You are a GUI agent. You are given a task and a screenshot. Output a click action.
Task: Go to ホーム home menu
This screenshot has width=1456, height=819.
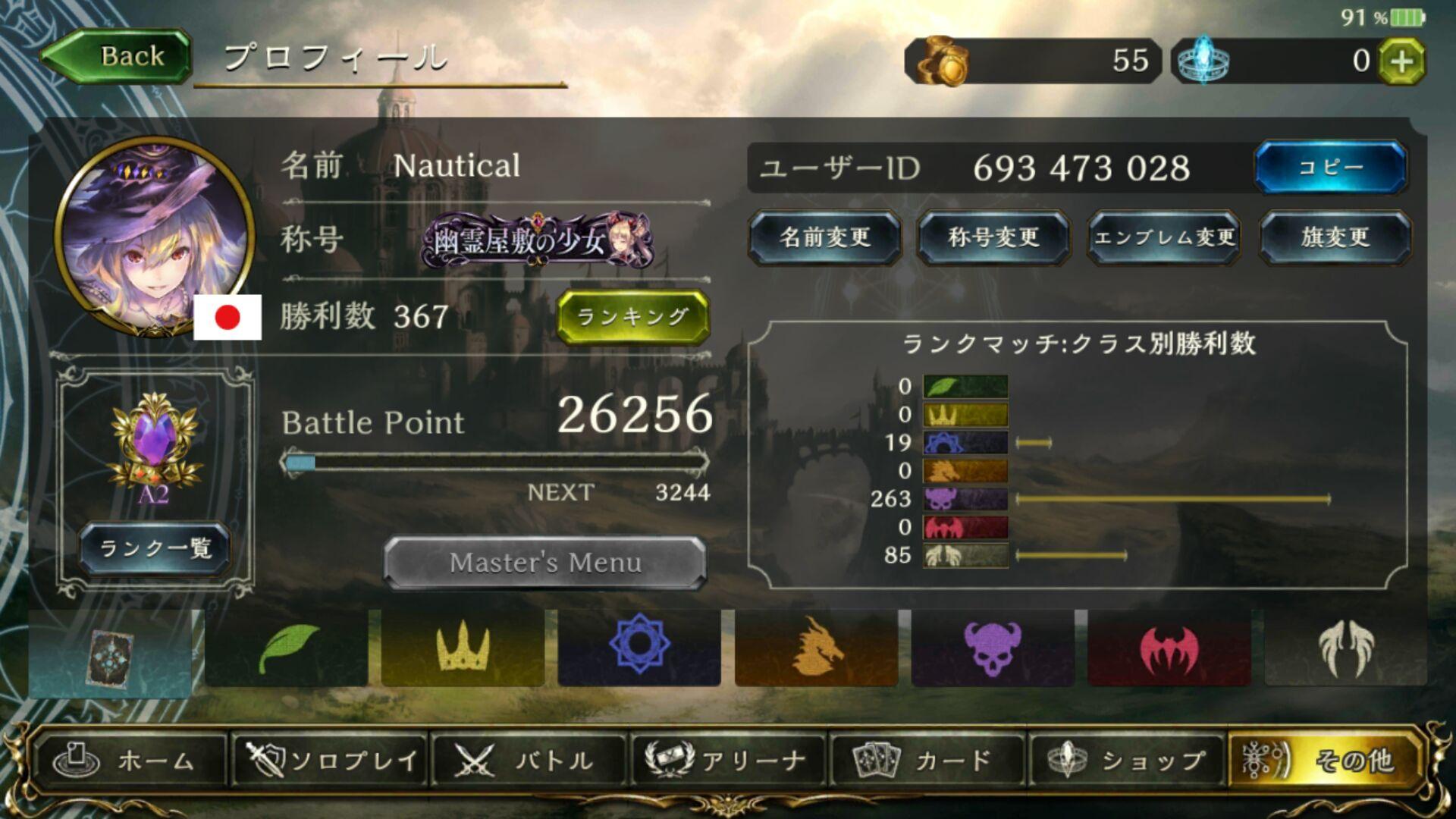coord(129,760)
